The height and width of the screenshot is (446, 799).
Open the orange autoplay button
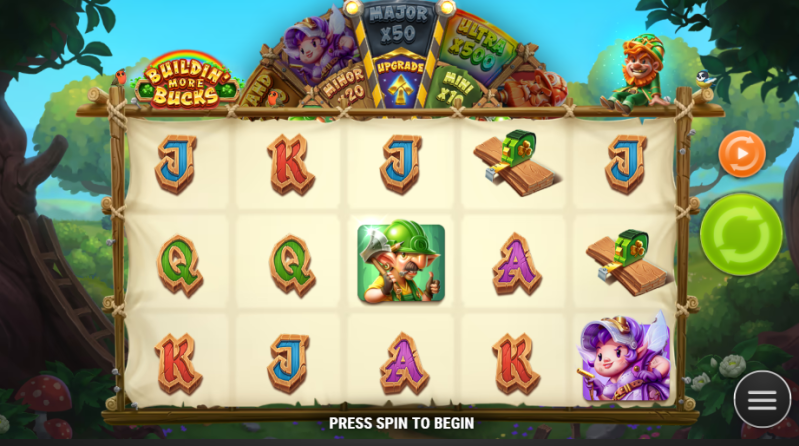tap(741, 154)
